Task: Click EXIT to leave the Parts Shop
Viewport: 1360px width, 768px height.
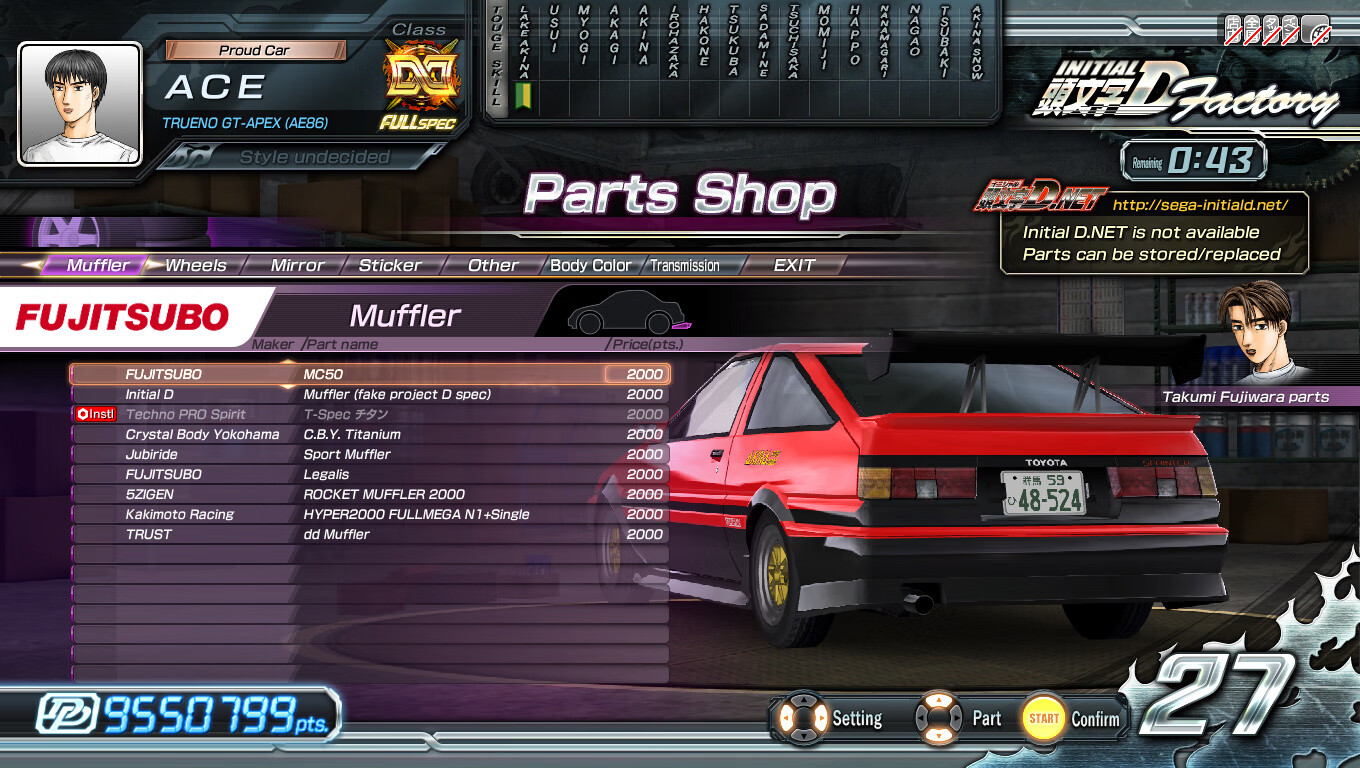Action: click(x=794, y=266)
